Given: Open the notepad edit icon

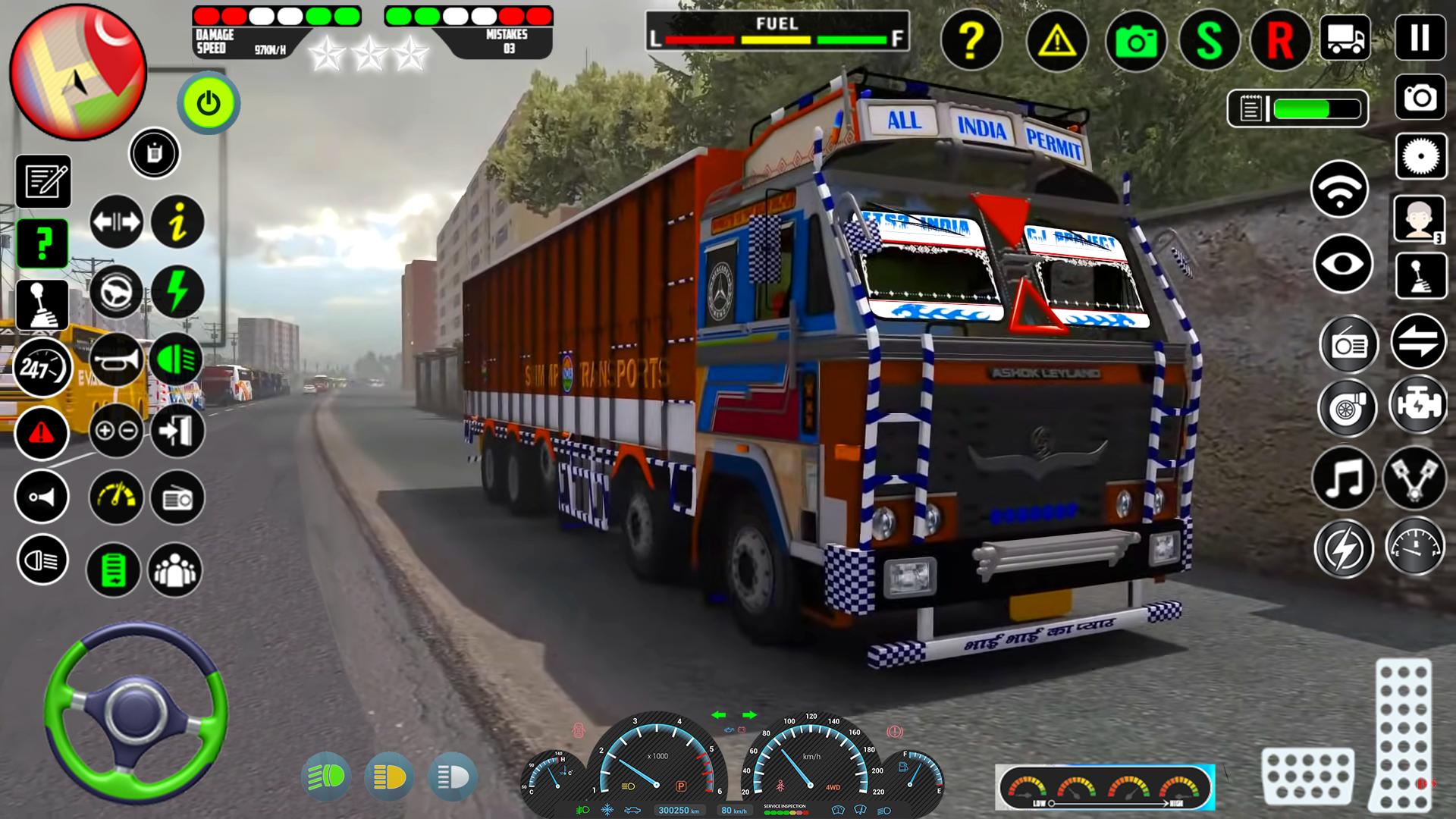Looking at the screenshot, I should [x=43, y=182].
